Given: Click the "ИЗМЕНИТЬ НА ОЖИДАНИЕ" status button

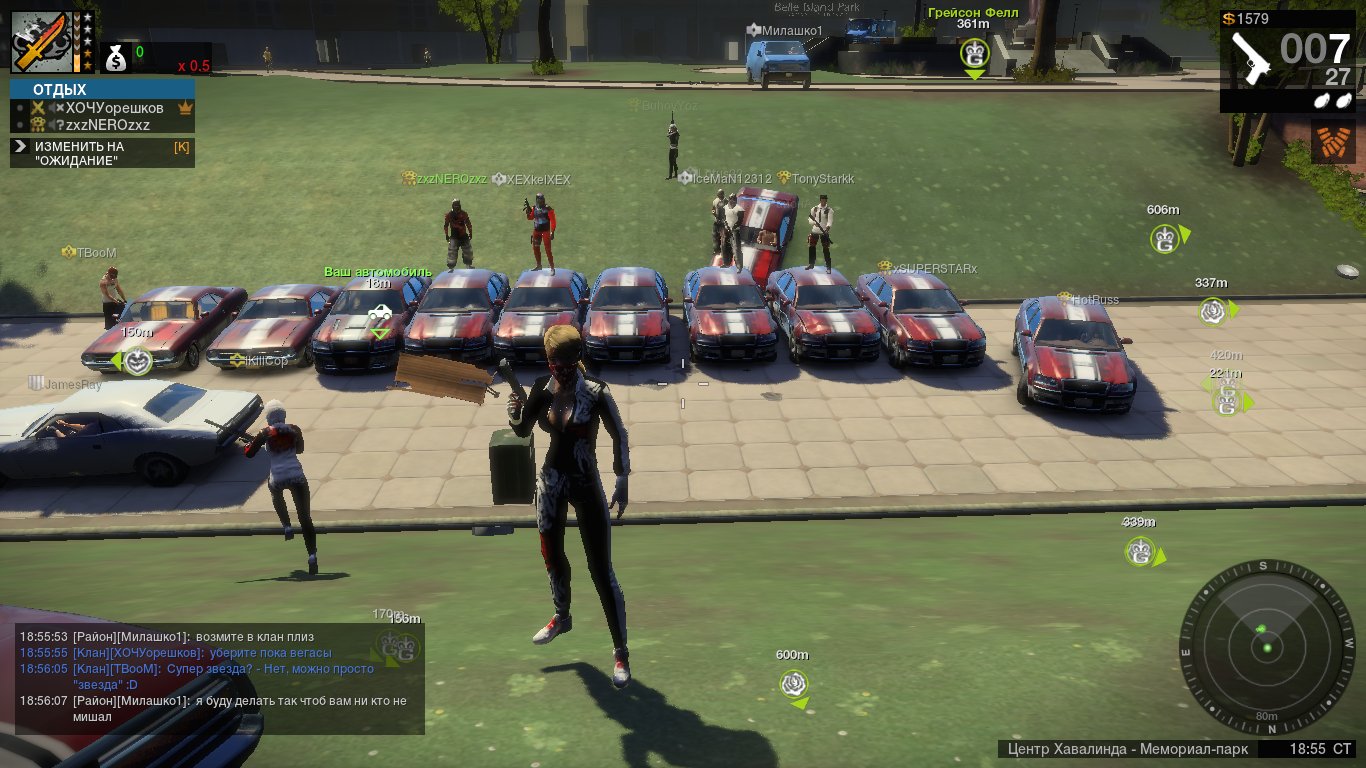Looking at the screenshot, I should [x=102, y=153].
